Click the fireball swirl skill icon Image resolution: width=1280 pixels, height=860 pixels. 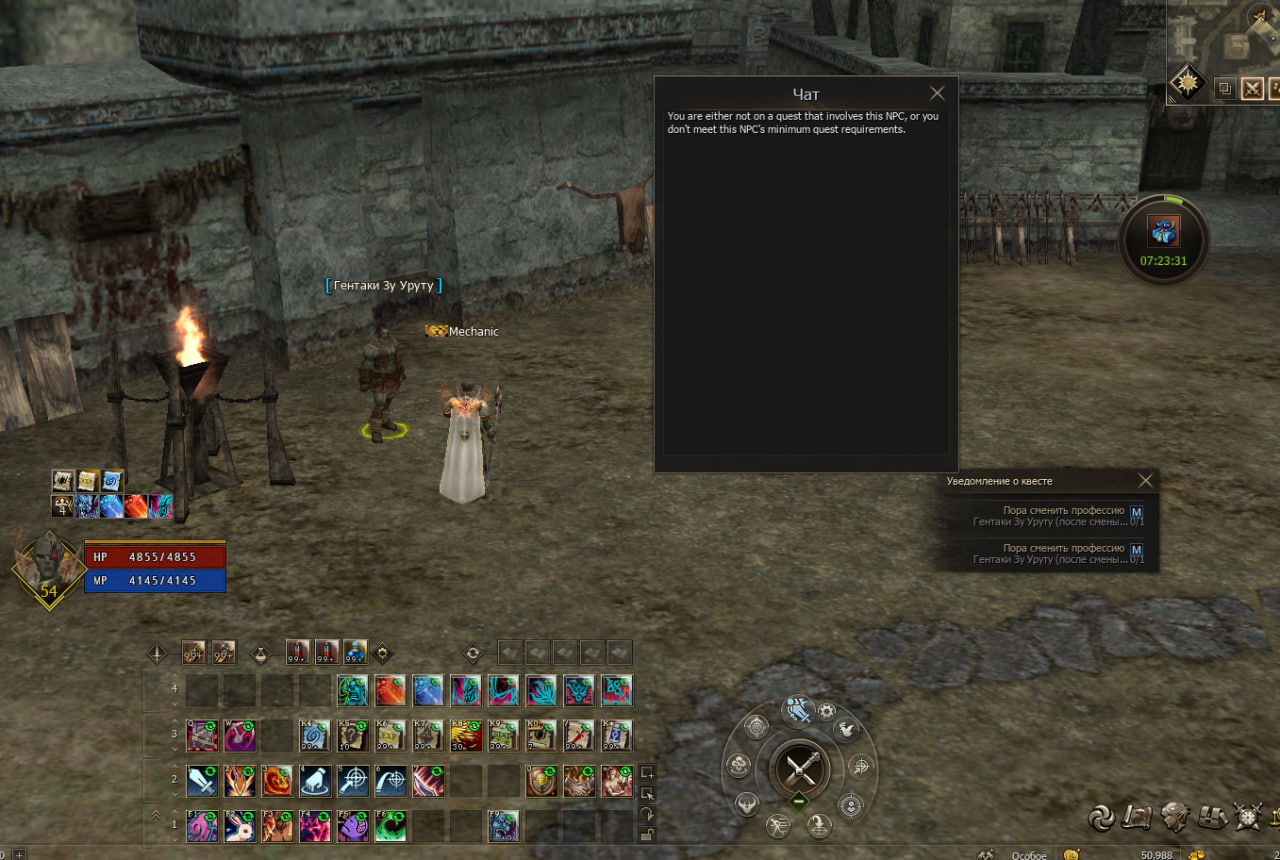point(277,781)
